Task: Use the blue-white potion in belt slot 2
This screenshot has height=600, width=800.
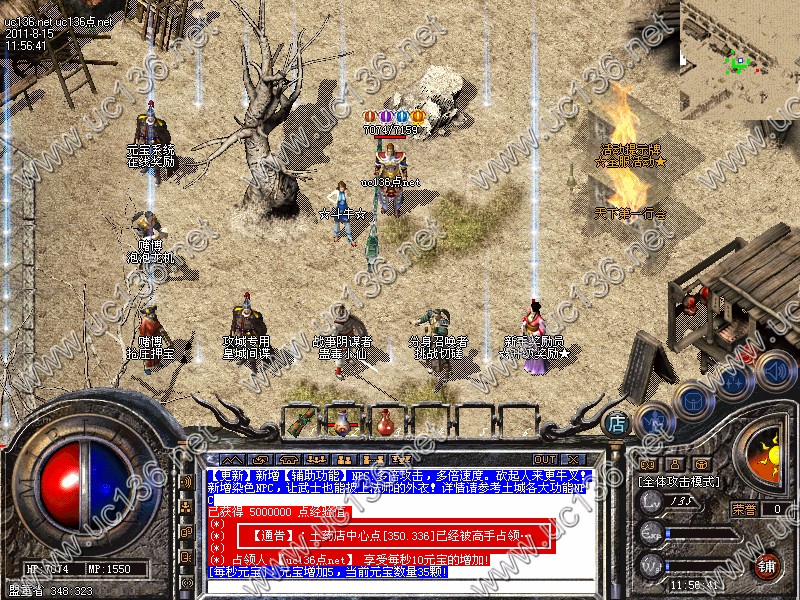Action: coord(344,421)
